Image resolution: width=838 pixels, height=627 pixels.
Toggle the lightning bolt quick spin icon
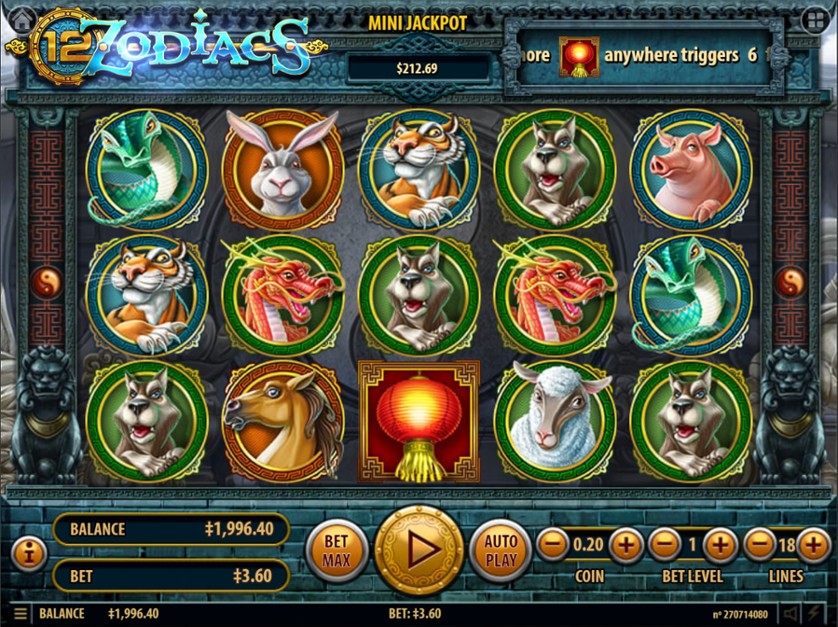tap(816, 614)
